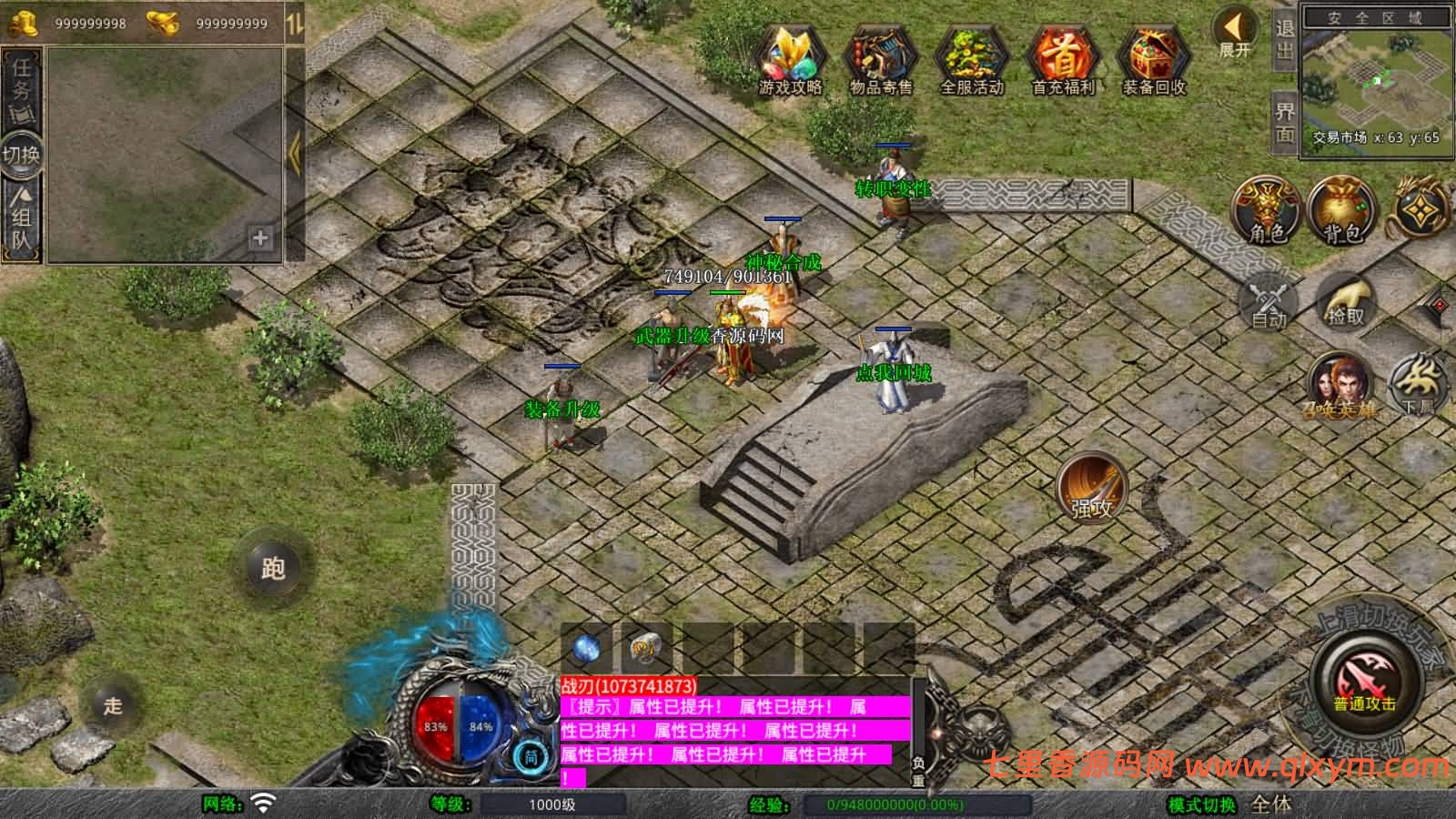
Task: Switch movement to 跑 run
Action: point(273,568)
